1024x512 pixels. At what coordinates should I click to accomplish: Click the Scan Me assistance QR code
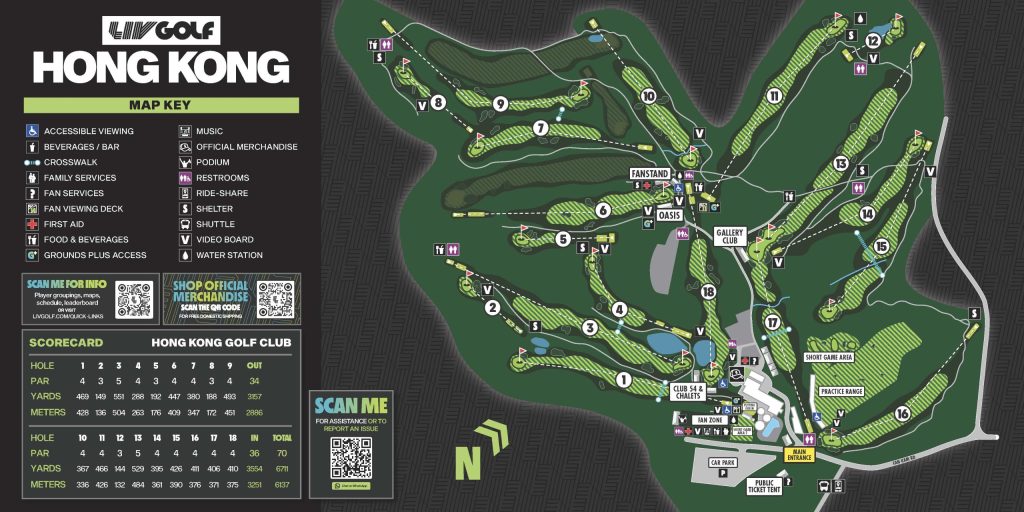pyautogui.click(x=351, y=455)
